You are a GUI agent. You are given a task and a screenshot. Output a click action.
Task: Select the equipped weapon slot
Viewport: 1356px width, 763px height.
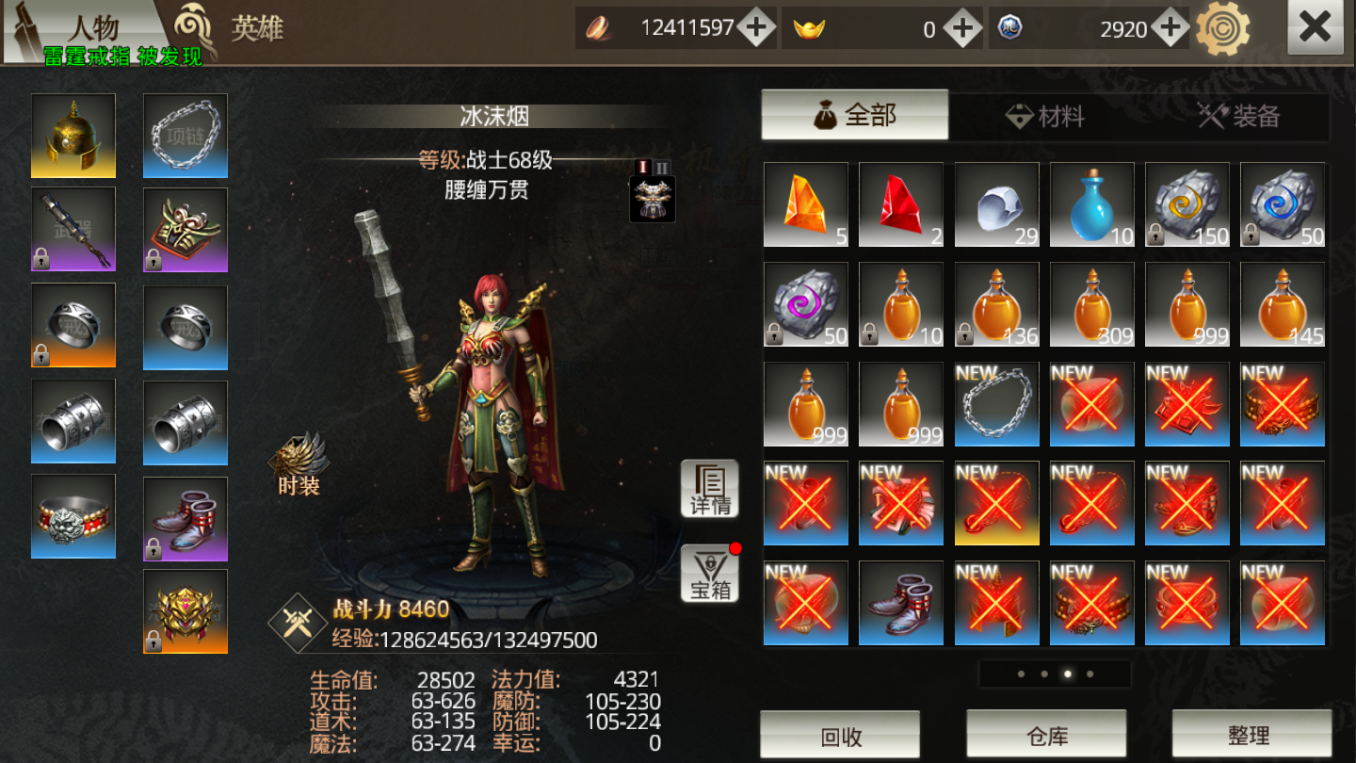coord(73,229)
